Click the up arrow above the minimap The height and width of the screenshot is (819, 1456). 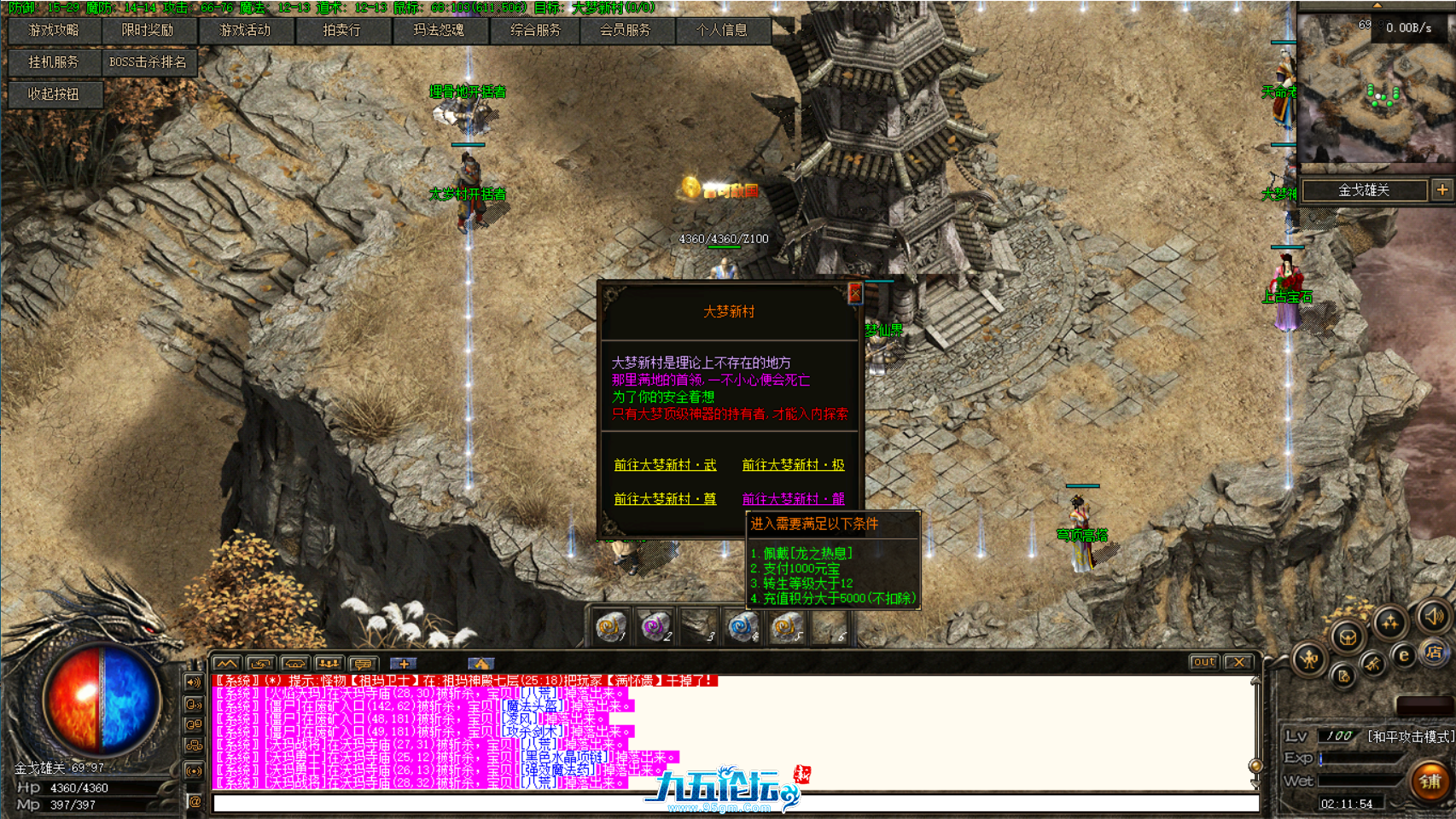[x=1376, y=4]
